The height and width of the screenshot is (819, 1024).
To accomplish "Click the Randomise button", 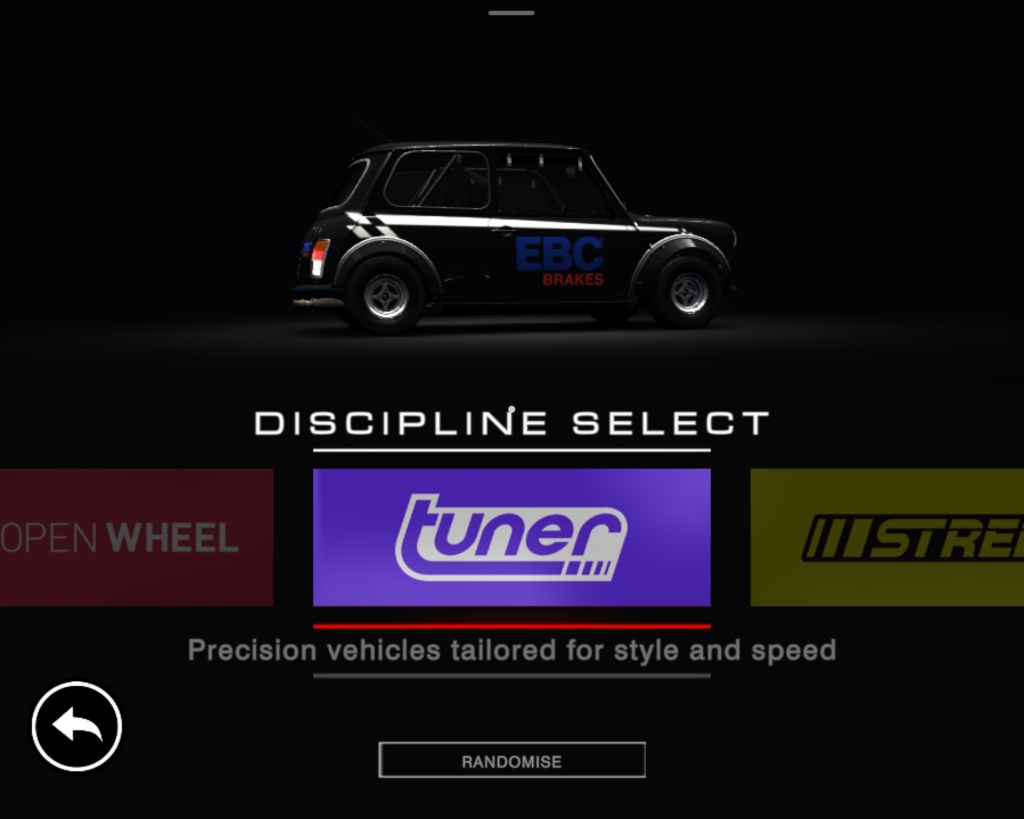I will click(x=511, y=760).
